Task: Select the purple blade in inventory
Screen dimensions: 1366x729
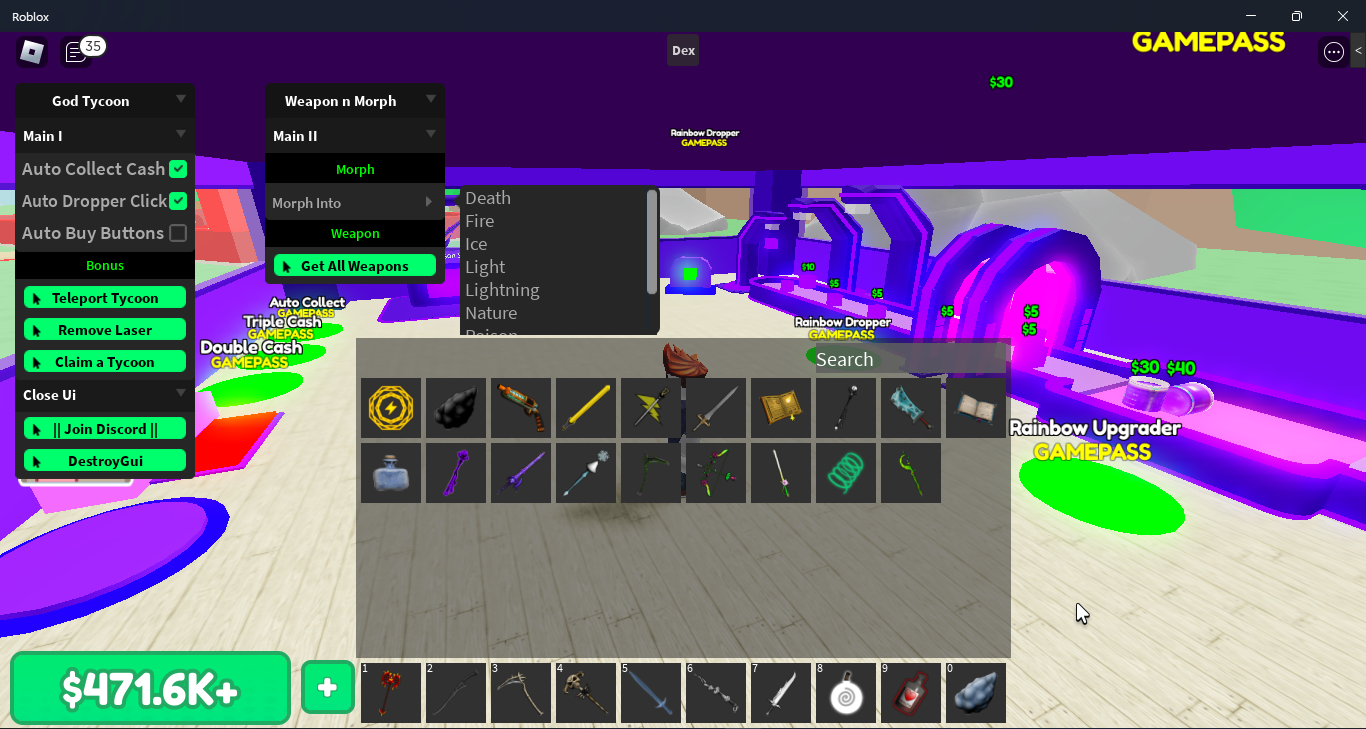Action: click(521, 472)
